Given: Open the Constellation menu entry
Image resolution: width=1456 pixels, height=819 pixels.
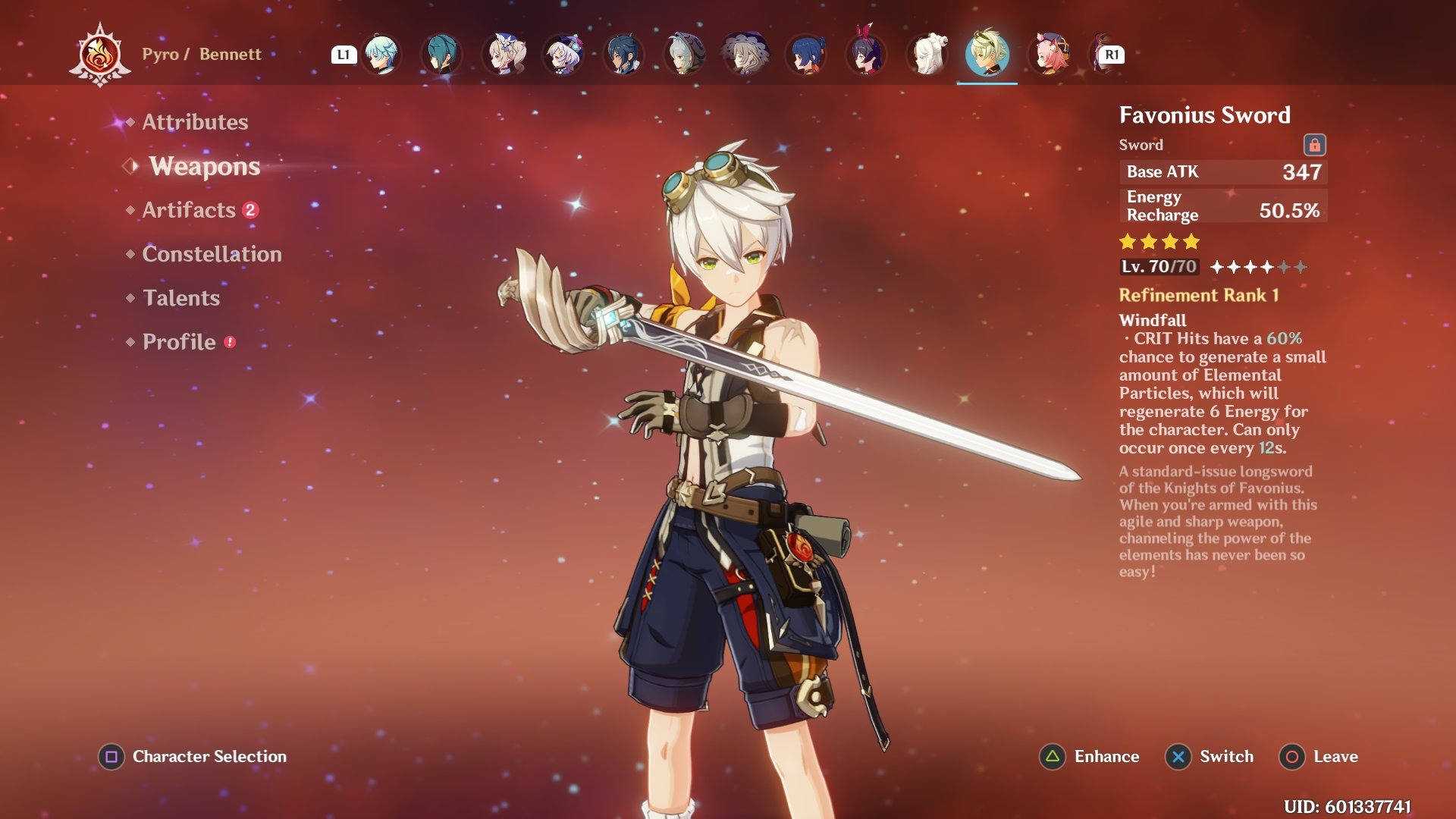Looking at the screenshot, I should coord(211,254).
